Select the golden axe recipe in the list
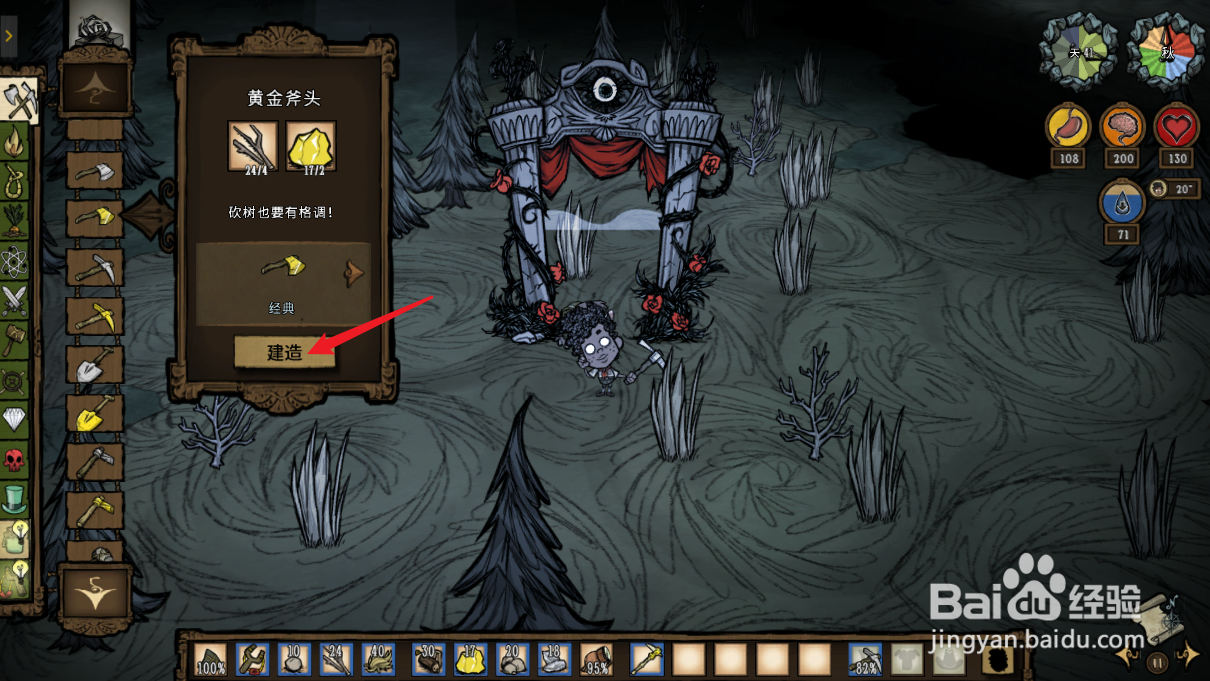1210x681 pixels. coord(95,218)
